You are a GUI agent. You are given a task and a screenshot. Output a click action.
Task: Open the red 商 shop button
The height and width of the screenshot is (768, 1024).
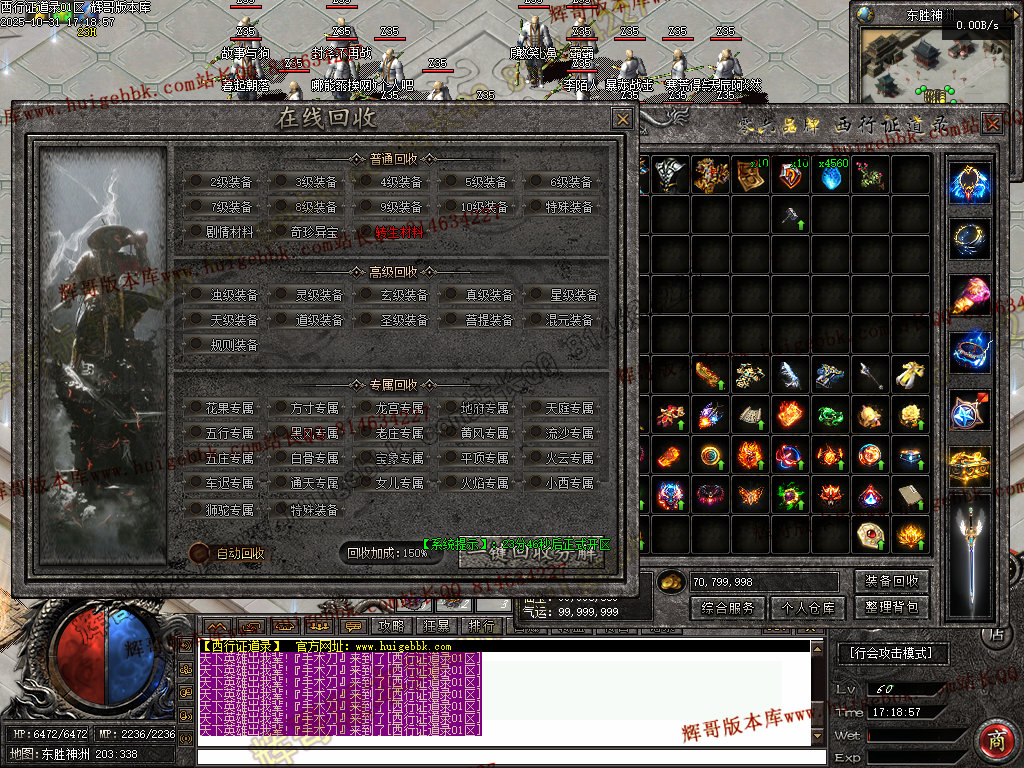tap(995, 738)
